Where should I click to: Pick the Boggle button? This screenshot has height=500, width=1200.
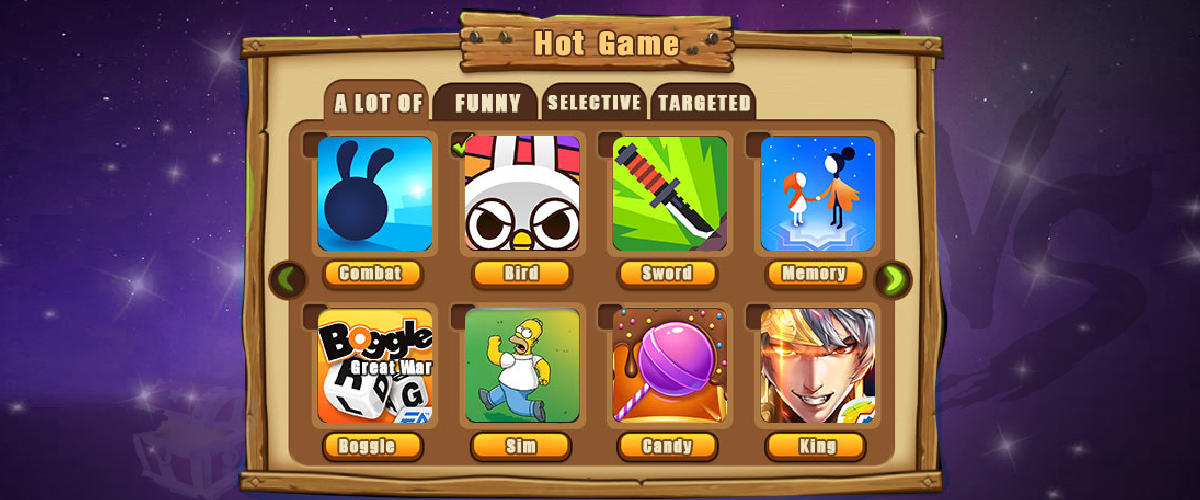click(374, 446)
